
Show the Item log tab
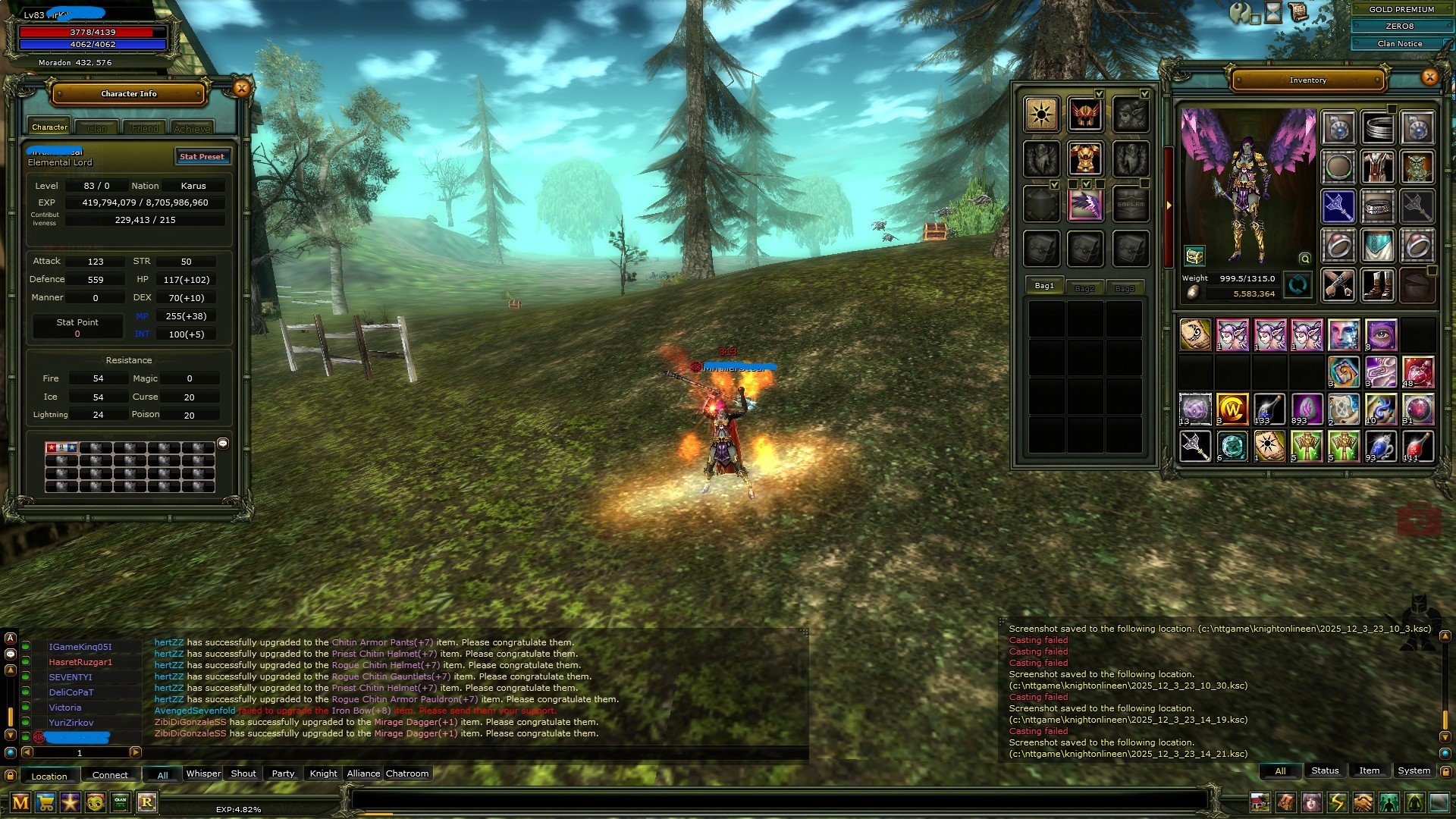point(1369,770)
